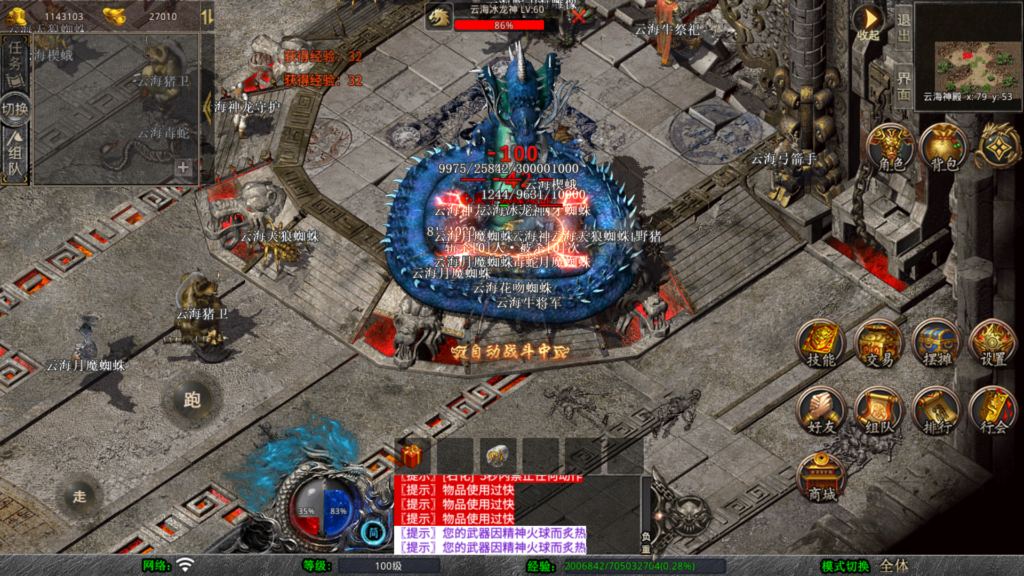Select the red gift box hotbar slot

411,456
